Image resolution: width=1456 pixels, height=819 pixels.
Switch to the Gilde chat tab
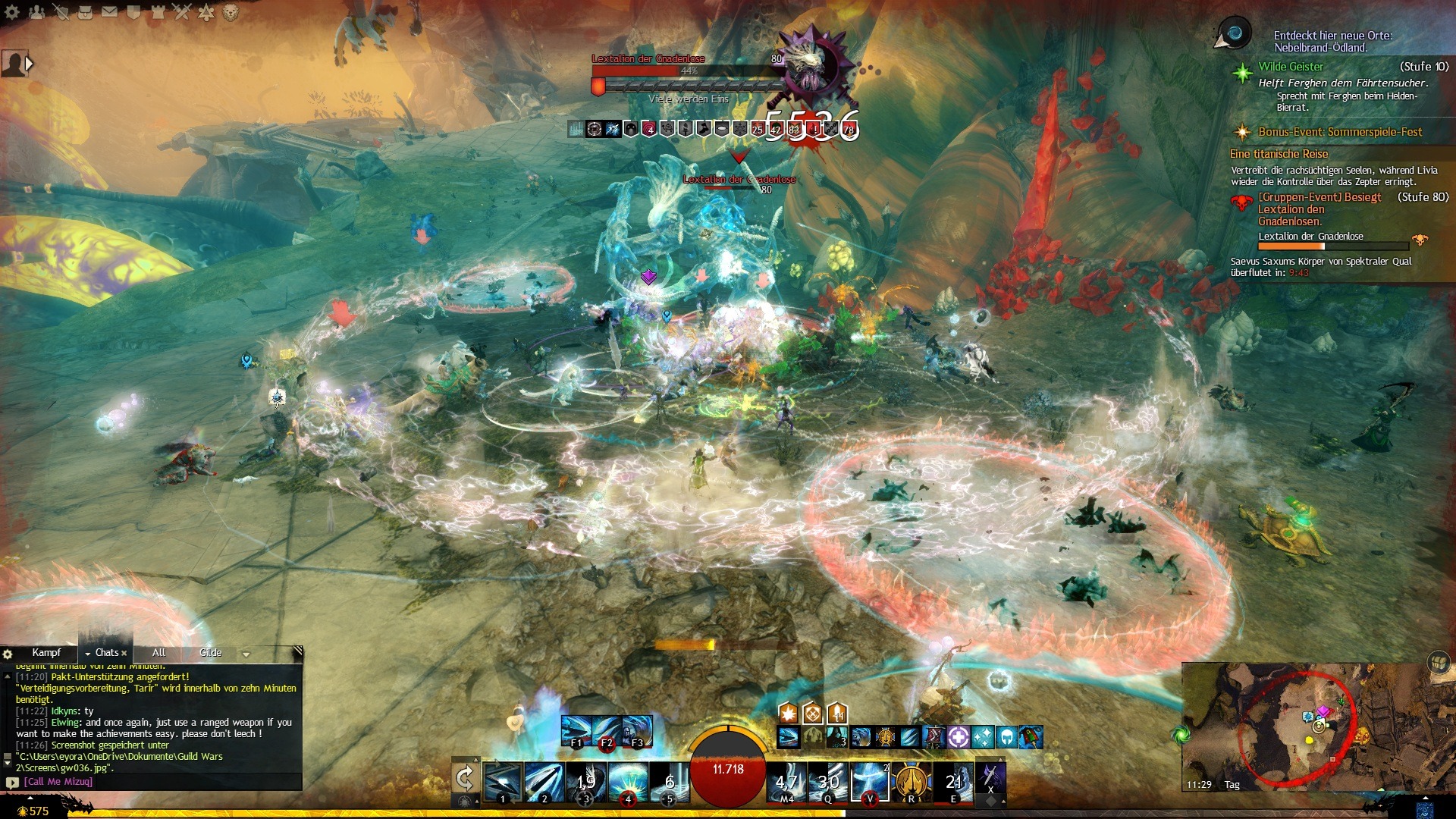(210, 653)
